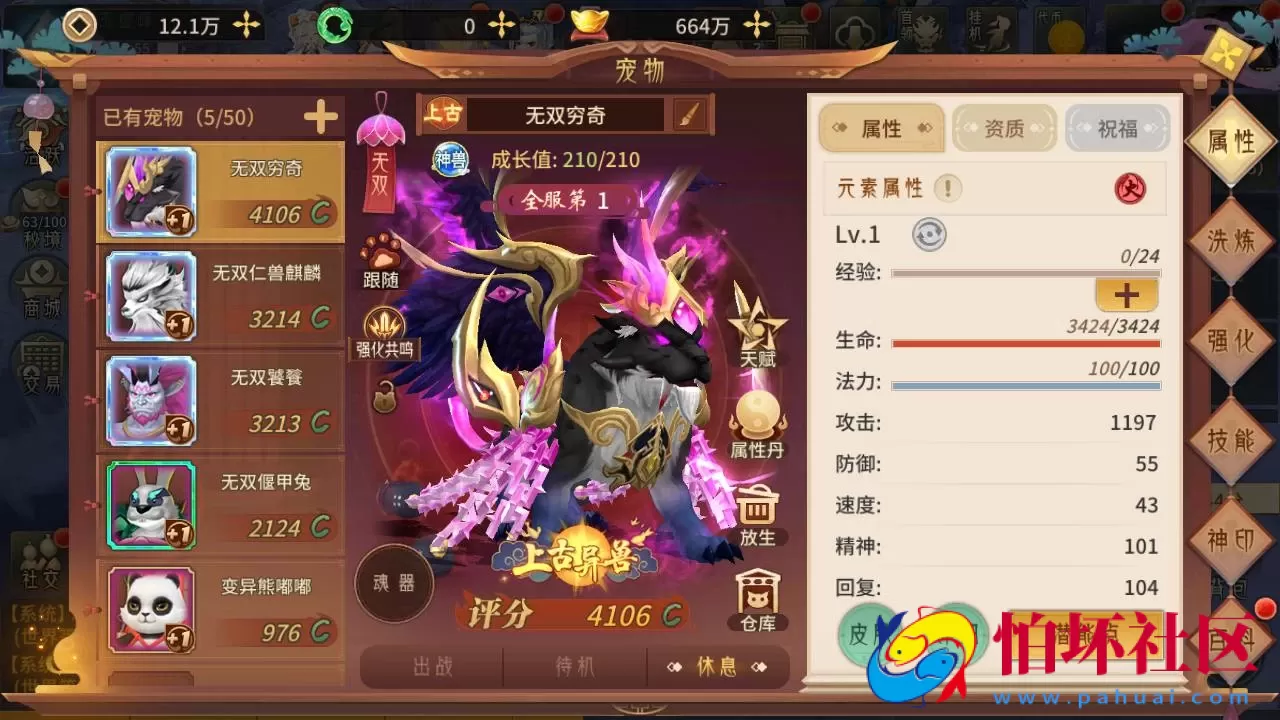
Task: Click the level reset circular arrow icon
Action: coord(928,234)
